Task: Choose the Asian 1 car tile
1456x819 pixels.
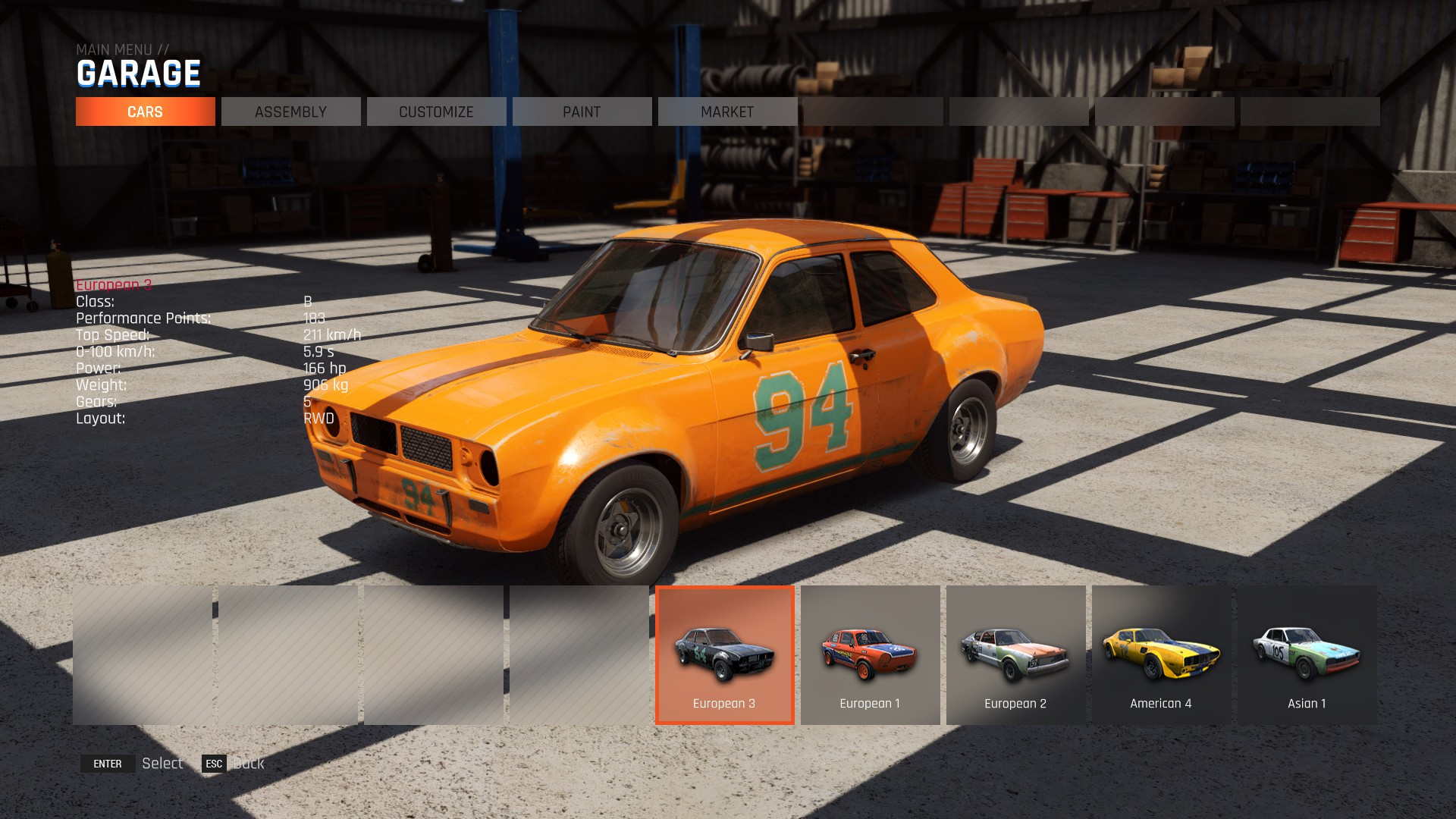Action: tap(1307, 654)
